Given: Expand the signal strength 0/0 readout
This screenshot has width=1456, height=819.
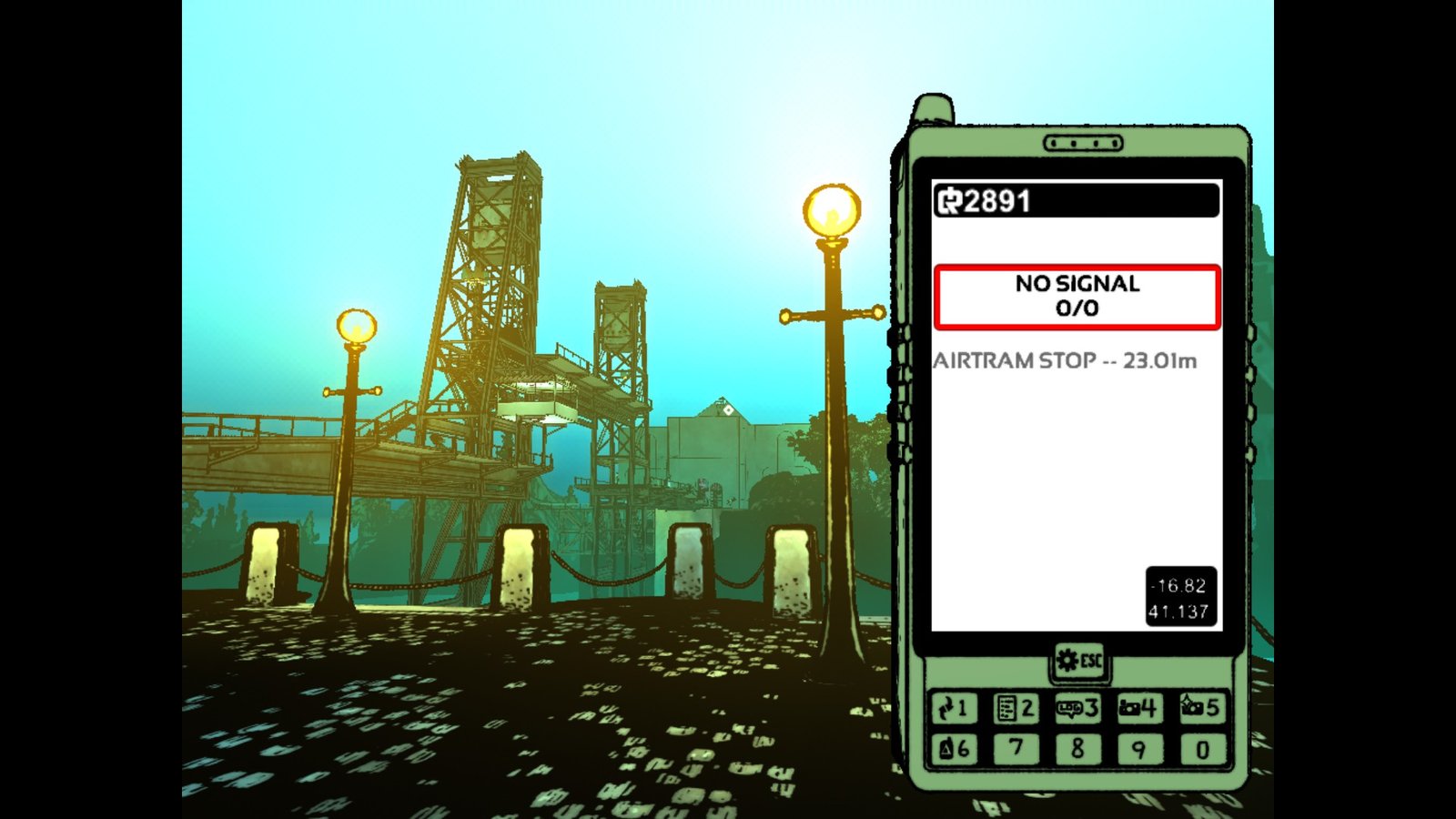Looking at the screenshot, I should point(1077,308).
